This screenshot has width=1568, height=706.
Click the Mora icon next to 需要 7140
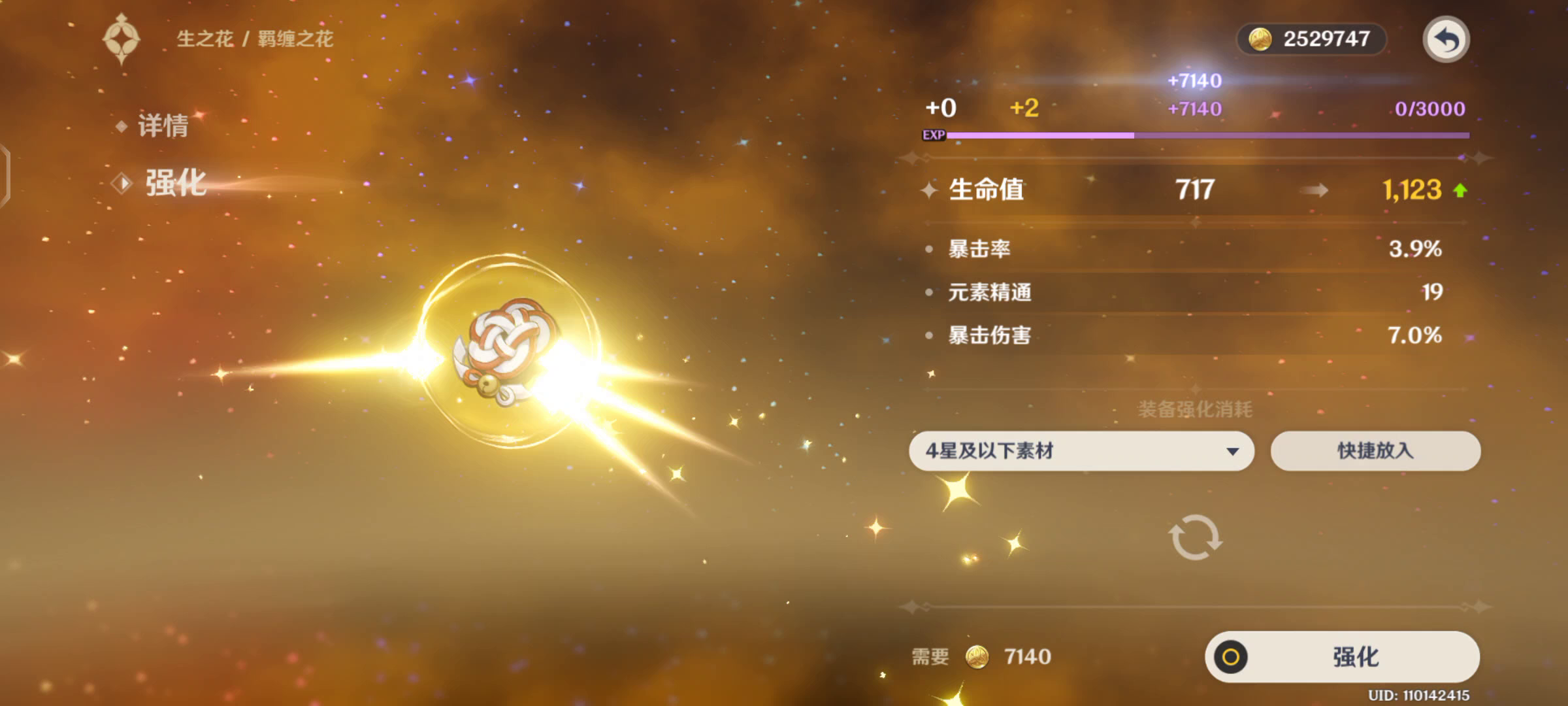click(x=979, y=658)
